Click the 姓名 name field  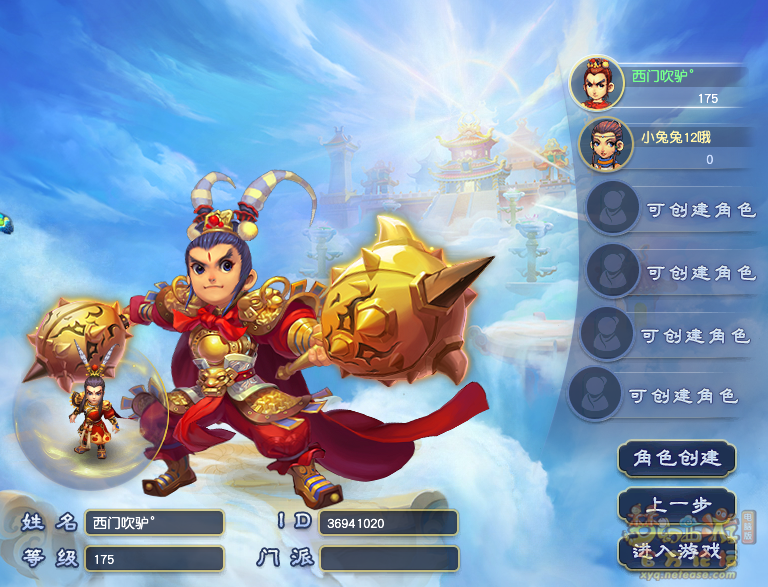(x=154, y=522)
